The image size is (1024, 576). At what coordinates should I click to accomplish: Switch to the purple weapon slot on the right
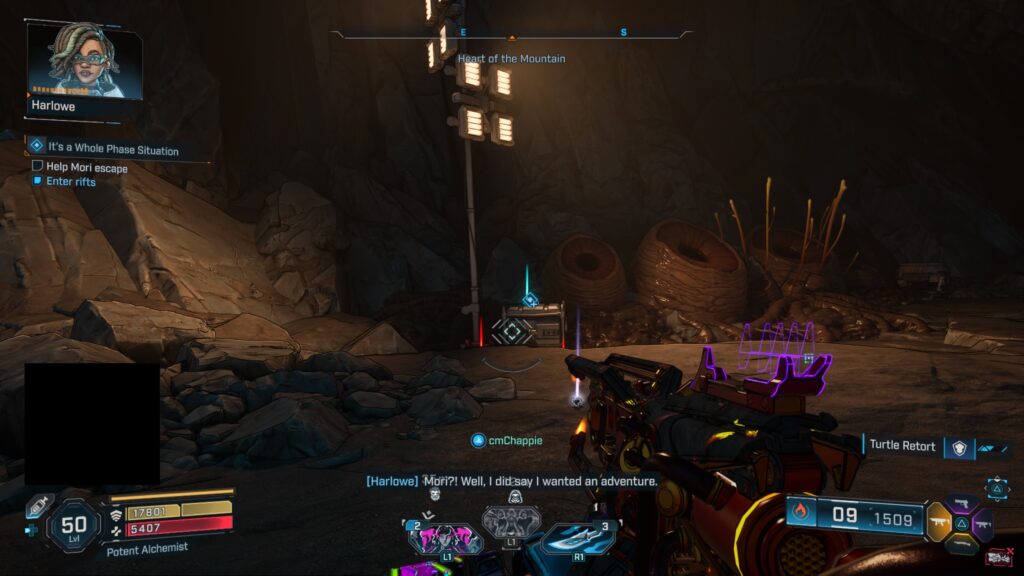point(982,523)
